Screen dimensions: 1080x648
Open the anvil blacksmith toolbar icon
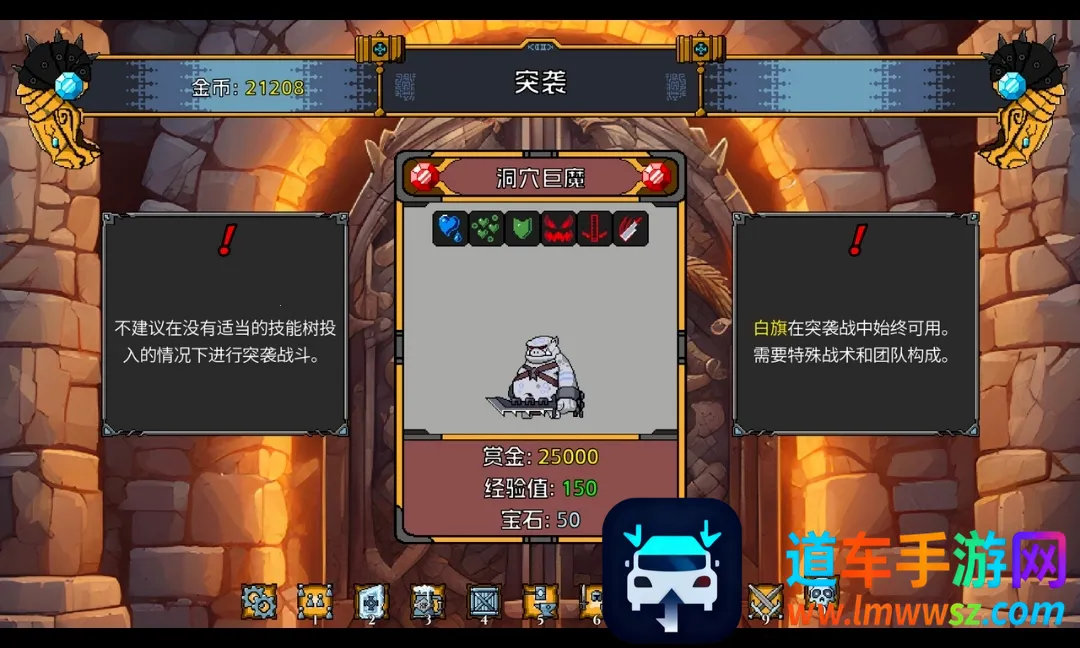click(x=541, y=602)
